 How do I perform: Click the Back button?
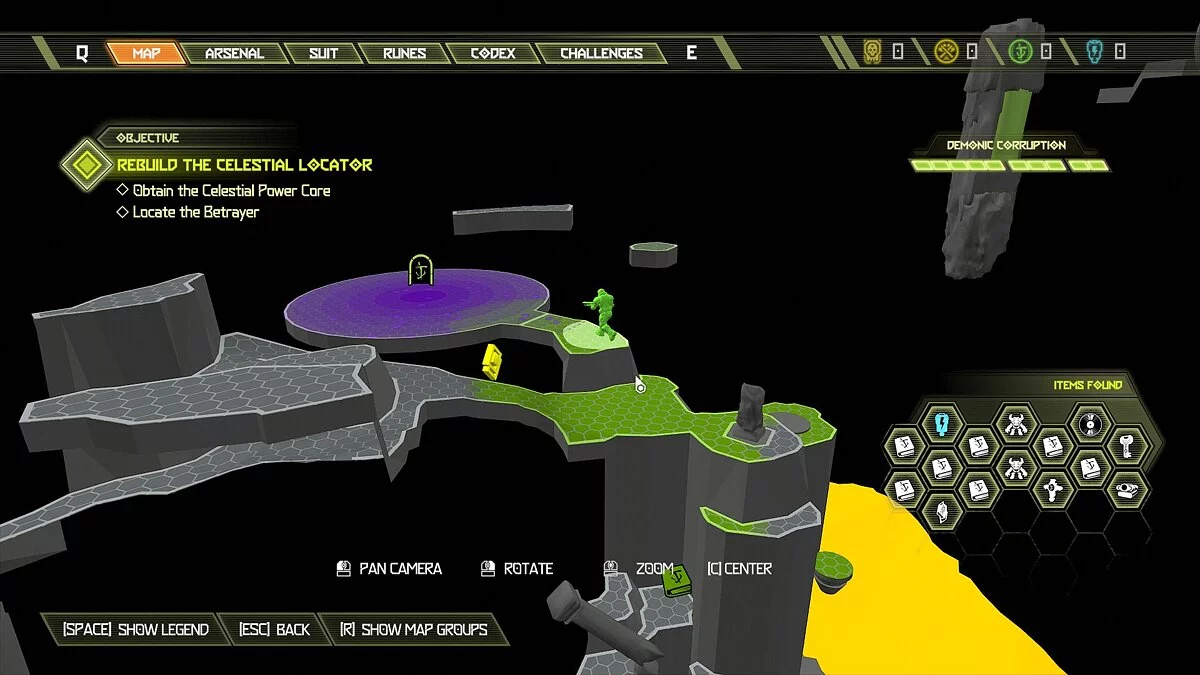(275, 629)
